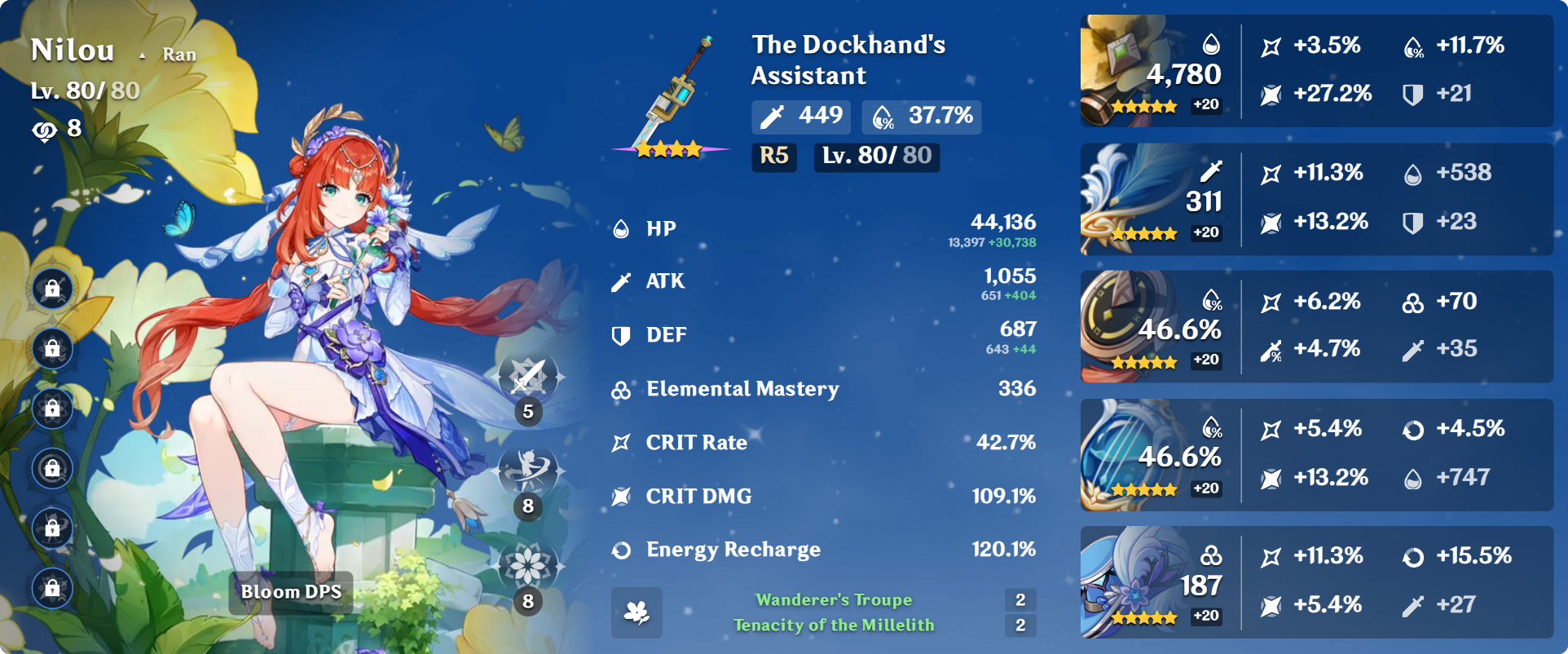The width and height of the screenshot is (1568, 654).
Task: Open the dancing figure elemental skill talent
Action: point(528,471)
